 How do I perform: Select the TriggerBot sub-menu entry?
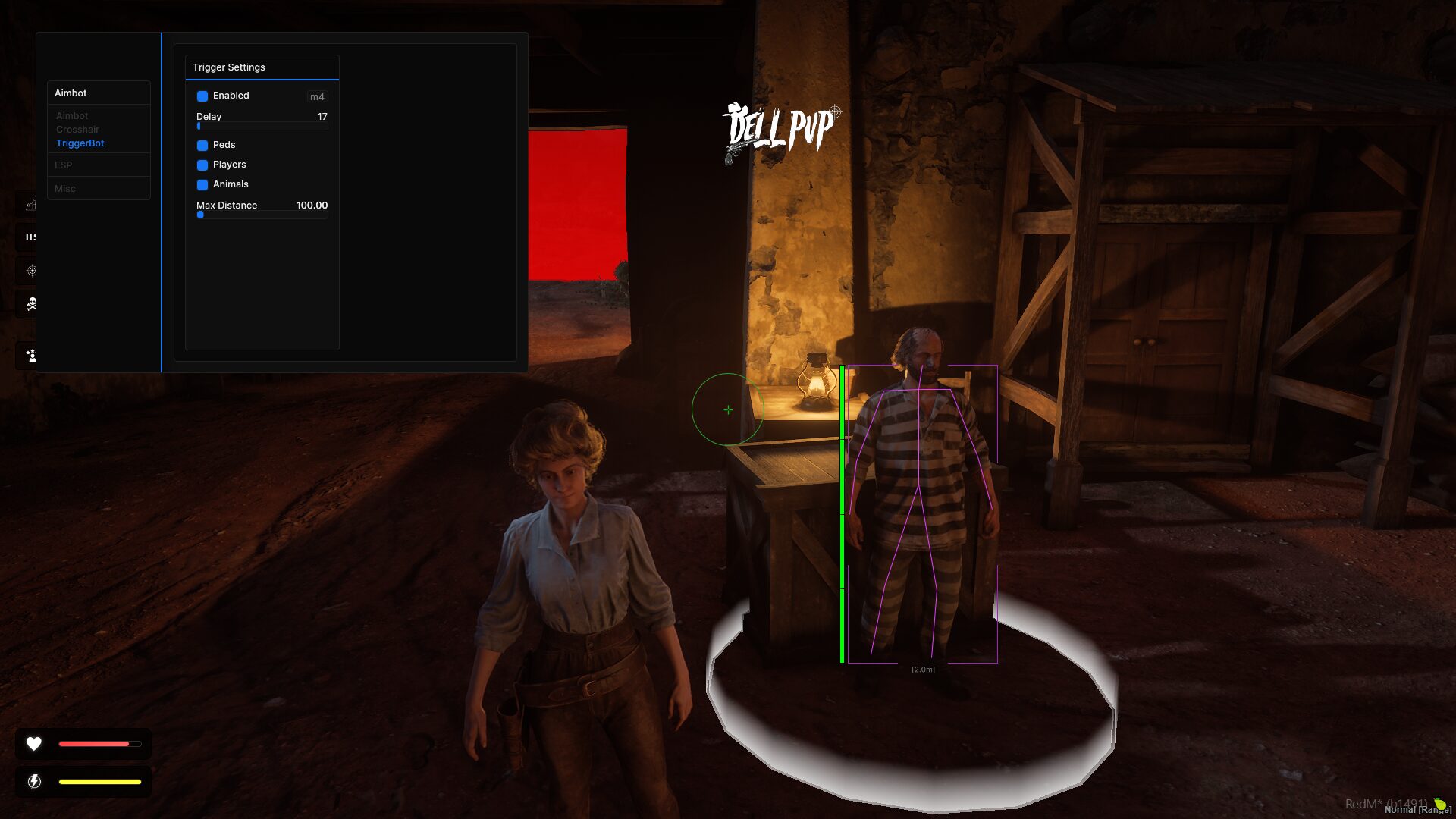pyautogui.click(x=80, y=143)
